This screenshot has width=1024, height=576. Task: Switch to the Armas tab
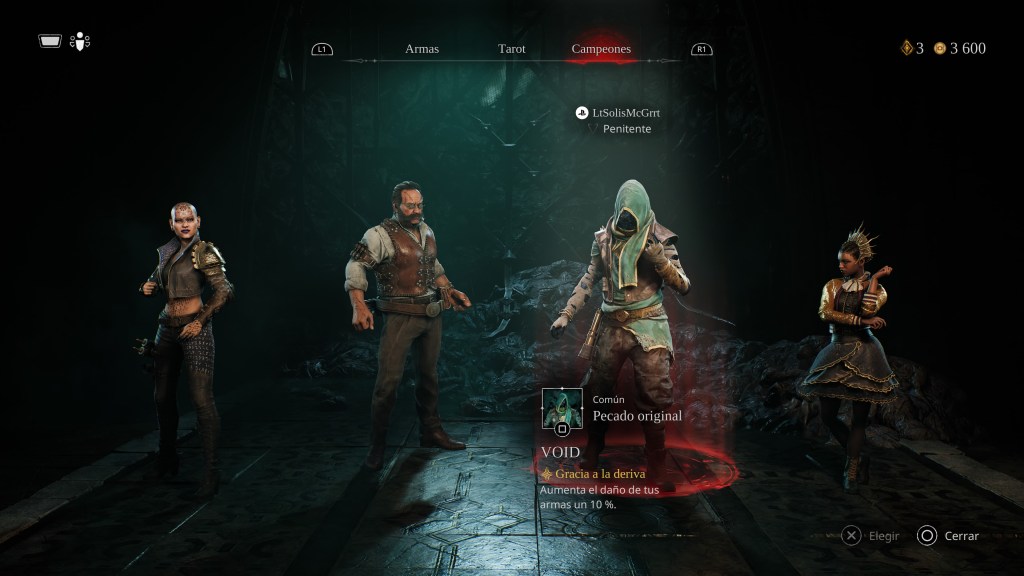[422, 49]
